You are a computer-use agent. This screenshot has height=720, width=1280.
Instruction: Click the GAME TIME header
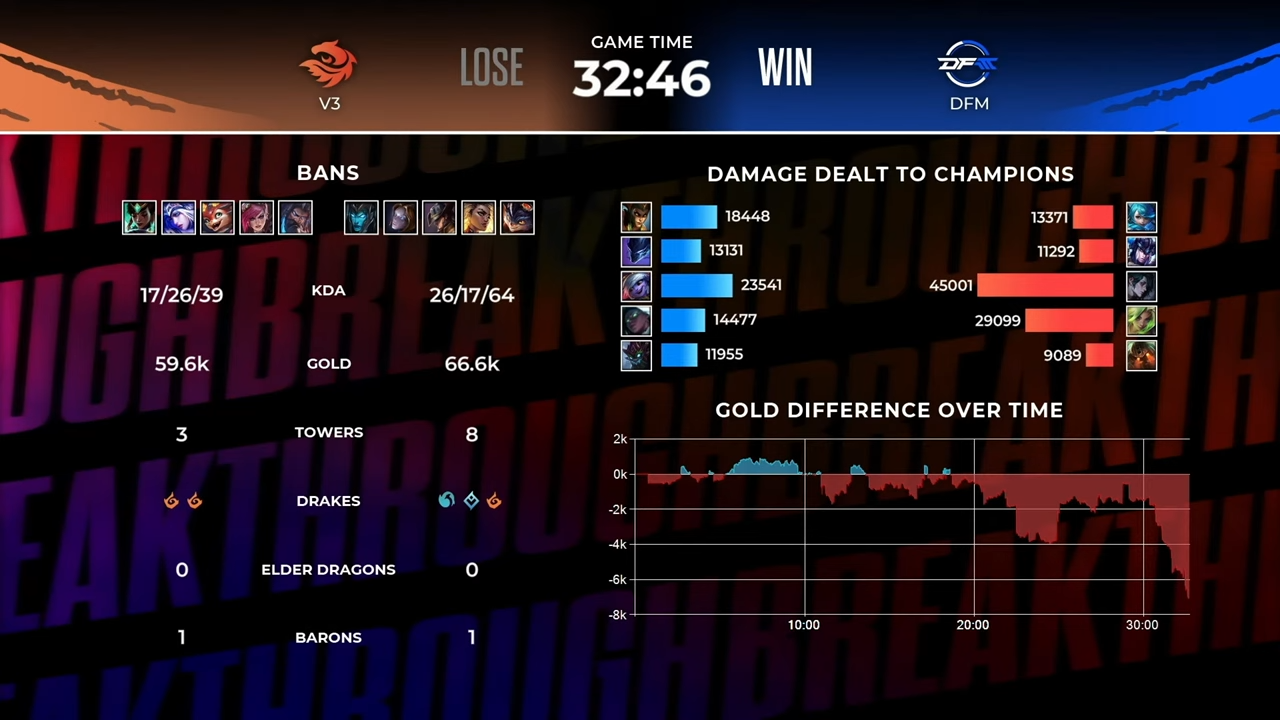(x=641, y=42)
